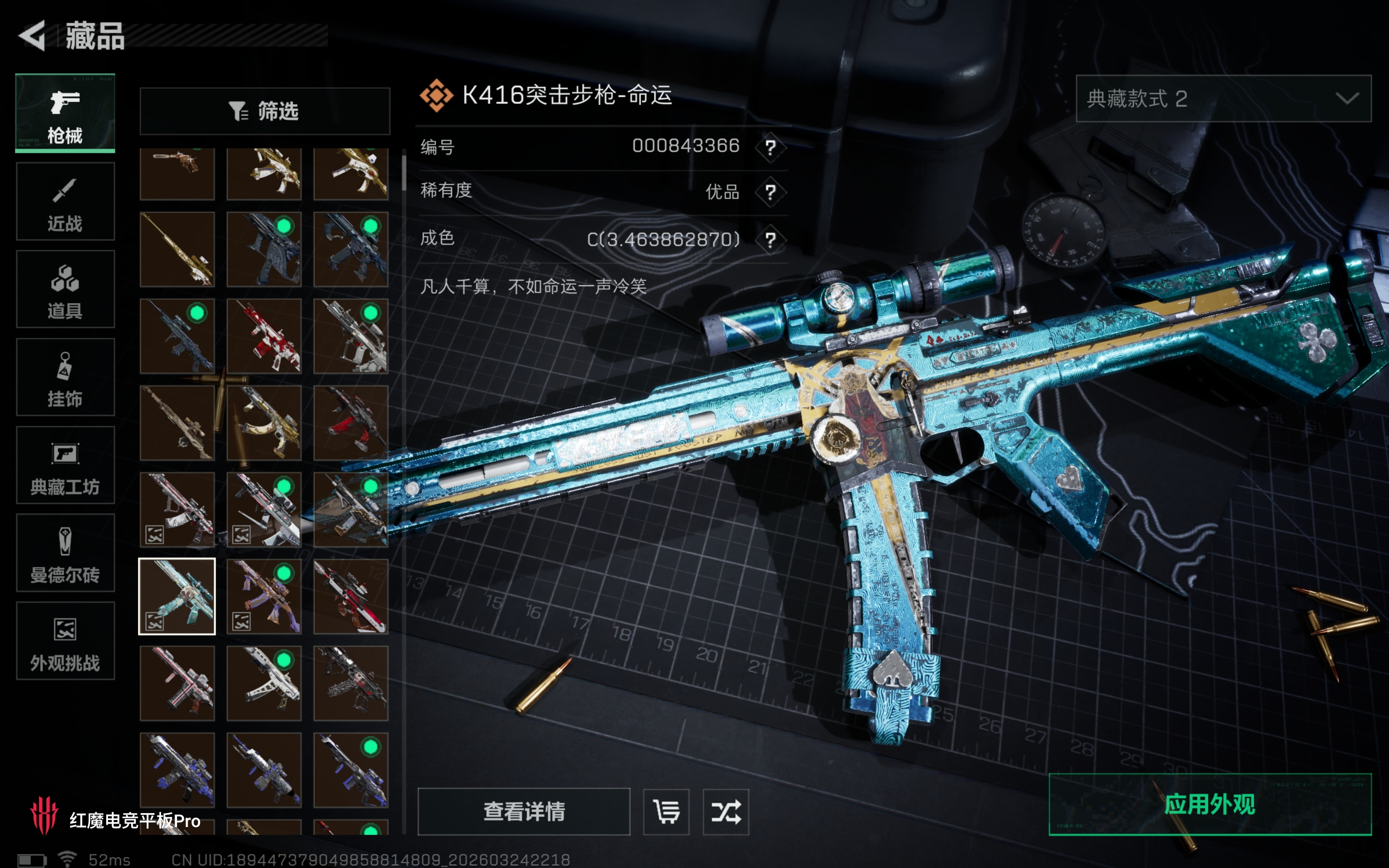Screen dimensions: 1389x868
Task: Open the shopping cart list icon
Action: coord(666,812)
